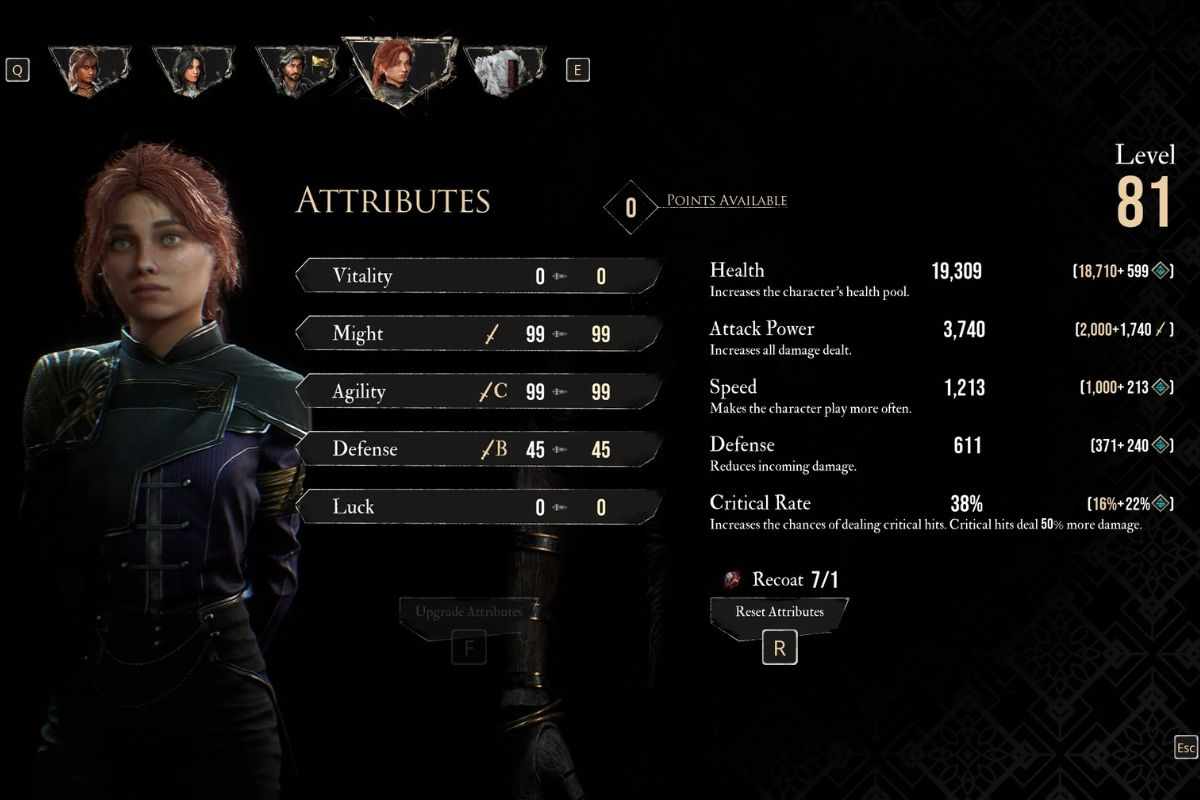Choose the Might attribute row
The width and height of the screenshot is (1200, 800).
478,333
